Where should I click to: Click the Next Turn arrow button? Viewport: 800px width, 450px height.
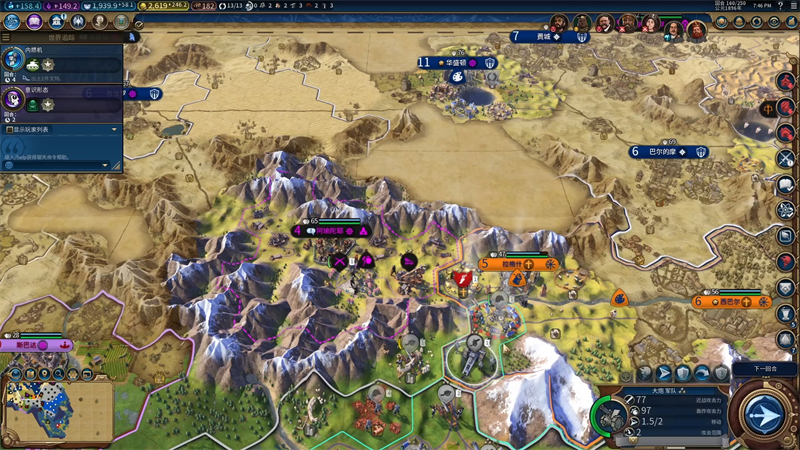(763, 412)
